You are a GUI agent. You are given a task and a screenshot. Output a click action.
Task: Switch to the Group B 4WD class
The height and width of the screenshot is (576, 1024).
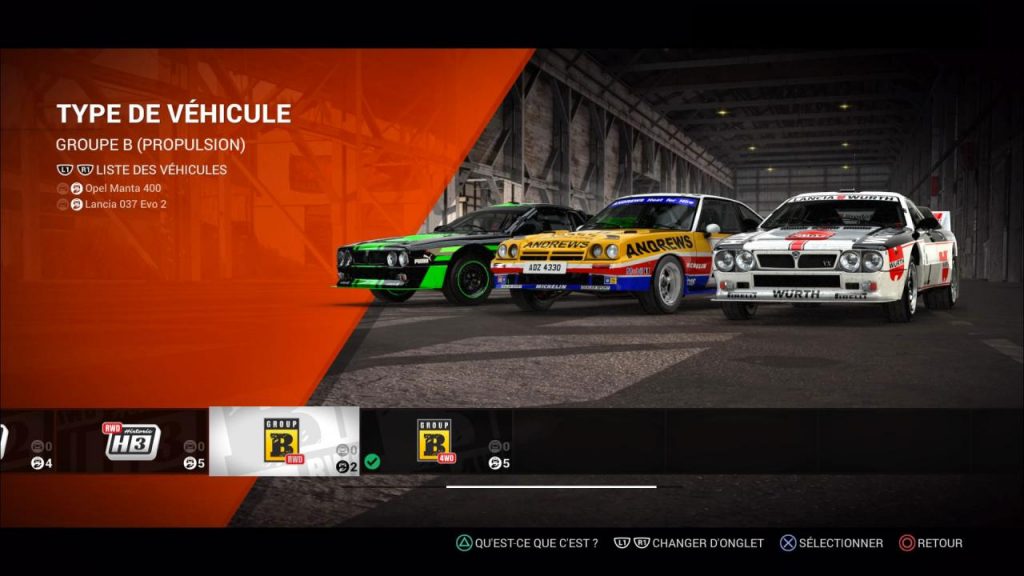point(434,441)
